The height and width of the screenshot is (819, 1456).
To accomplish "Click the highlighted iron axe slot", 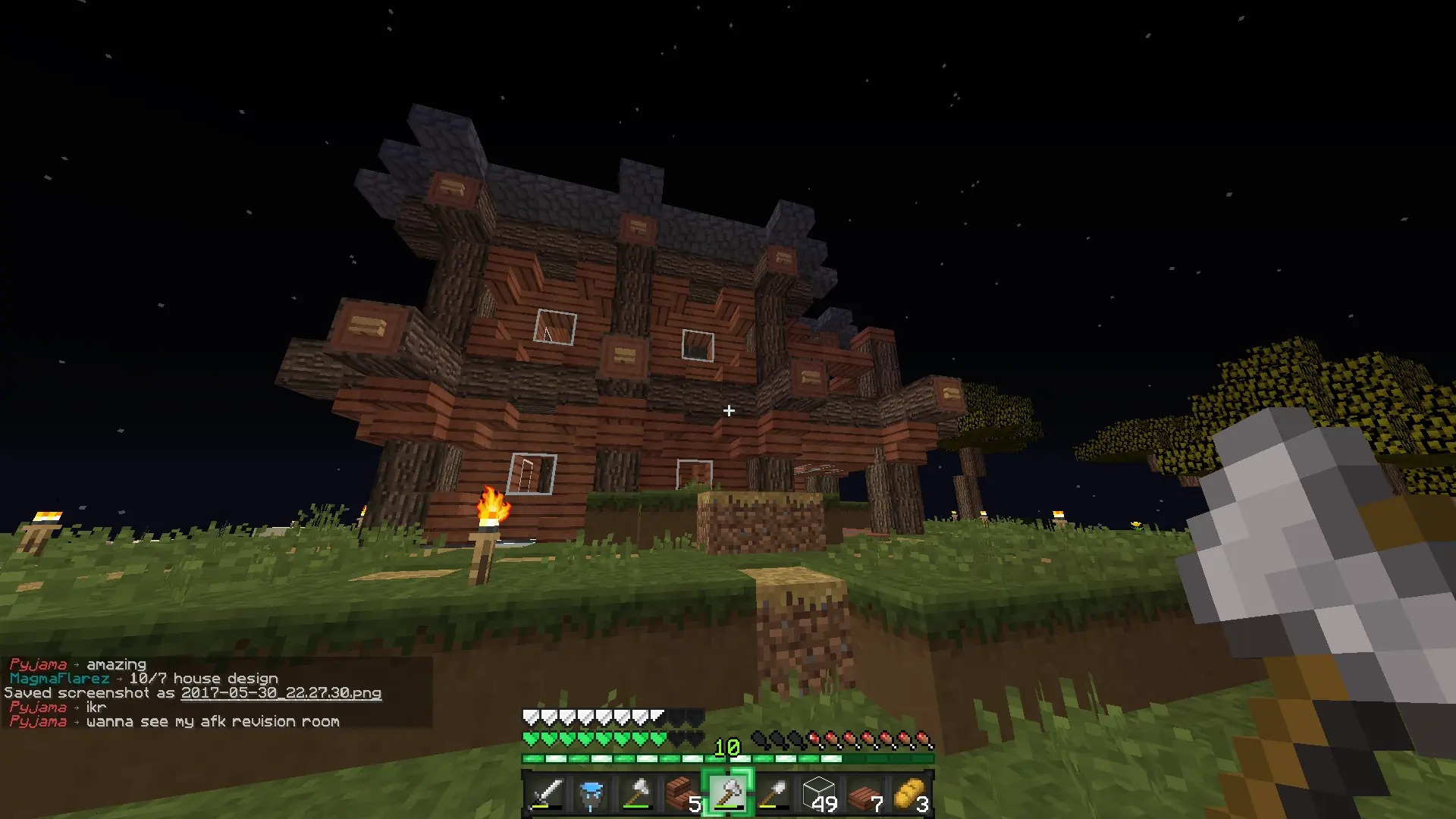I will tap(728, 794).
